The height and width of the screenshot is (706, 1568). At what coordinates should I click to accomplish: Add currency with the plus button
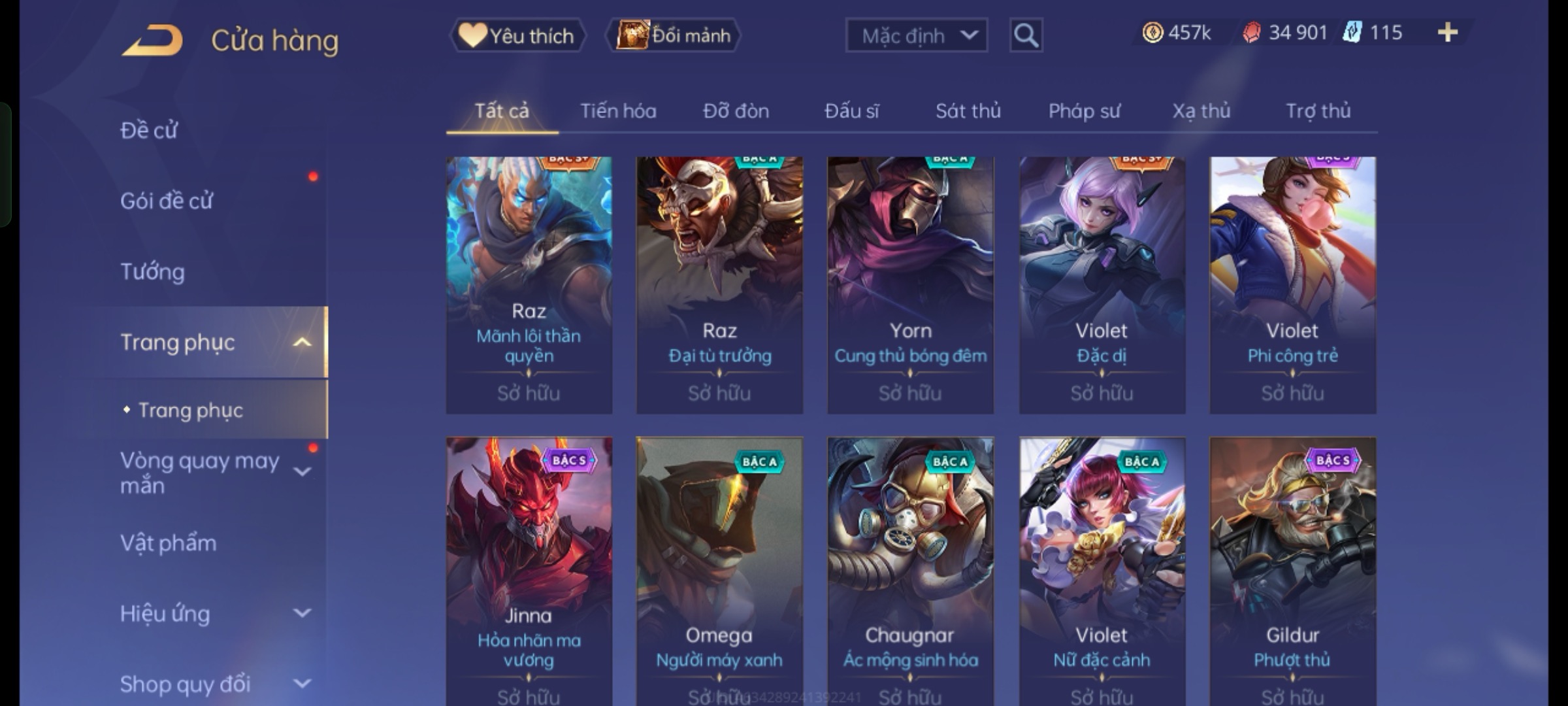click(1448, 33)
